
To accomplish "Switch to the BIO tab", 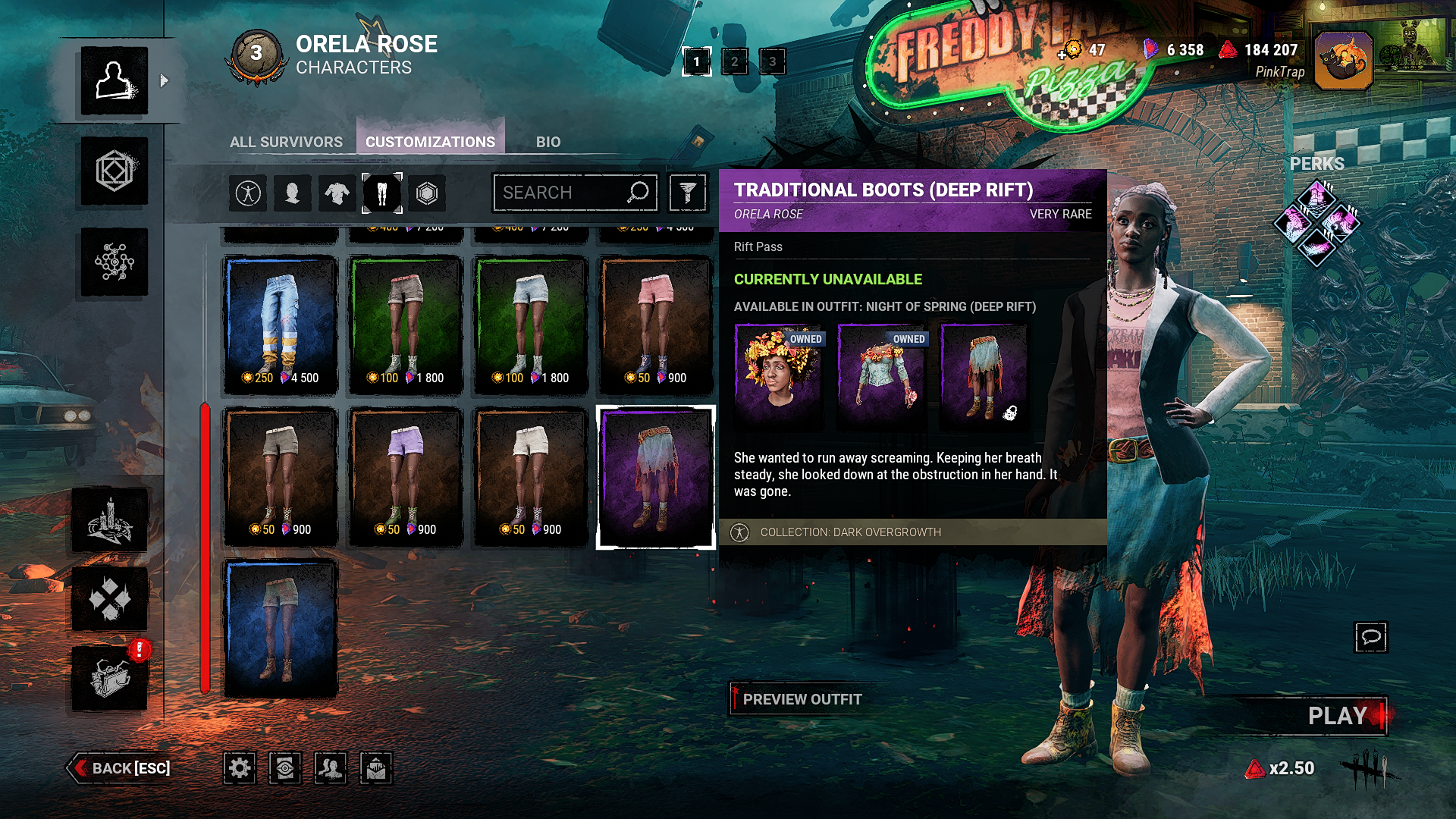I will pos(548,141).
